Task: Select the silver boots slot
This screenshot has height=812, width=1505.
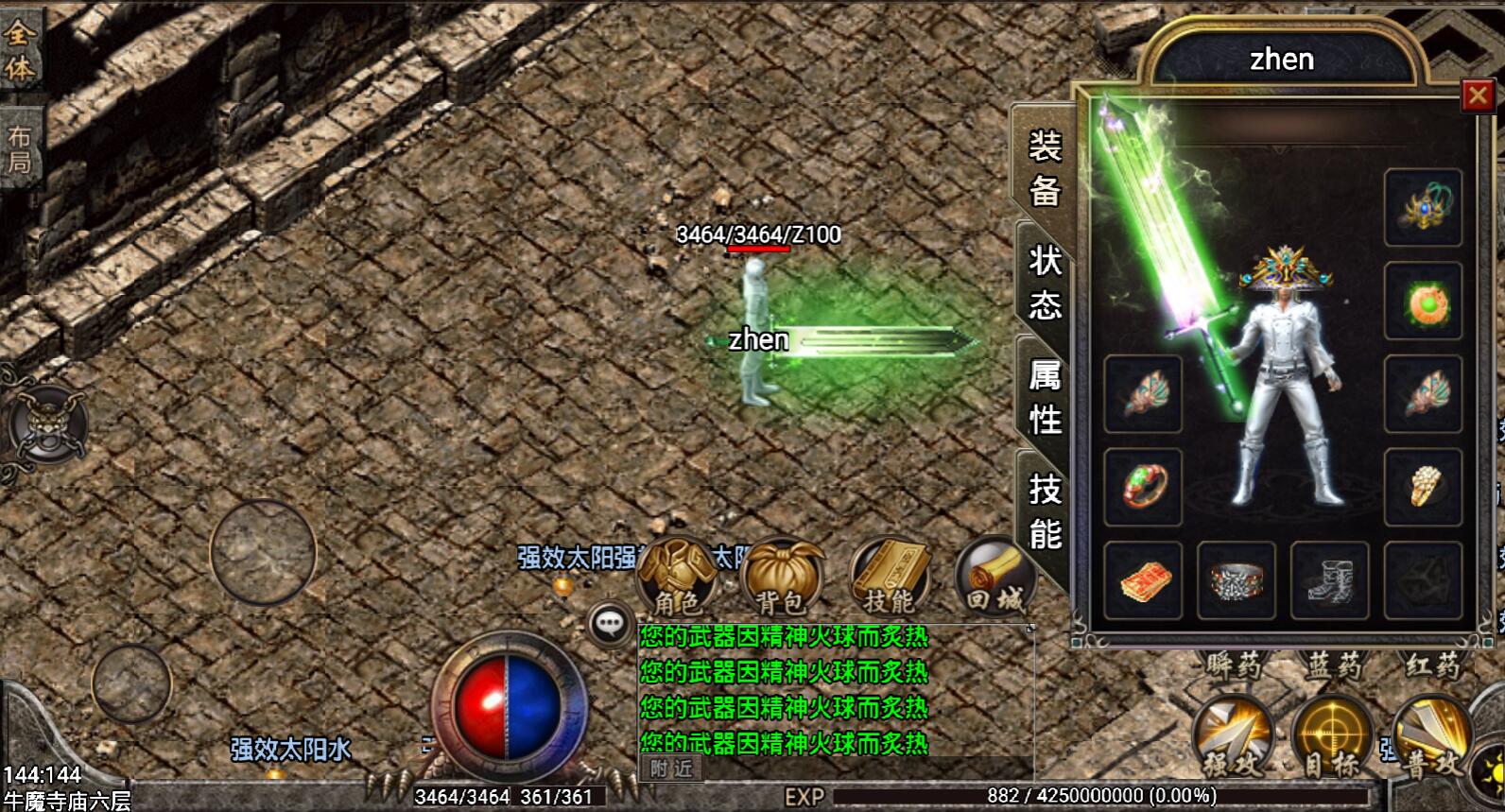Action: click(x=1329, y=580)
